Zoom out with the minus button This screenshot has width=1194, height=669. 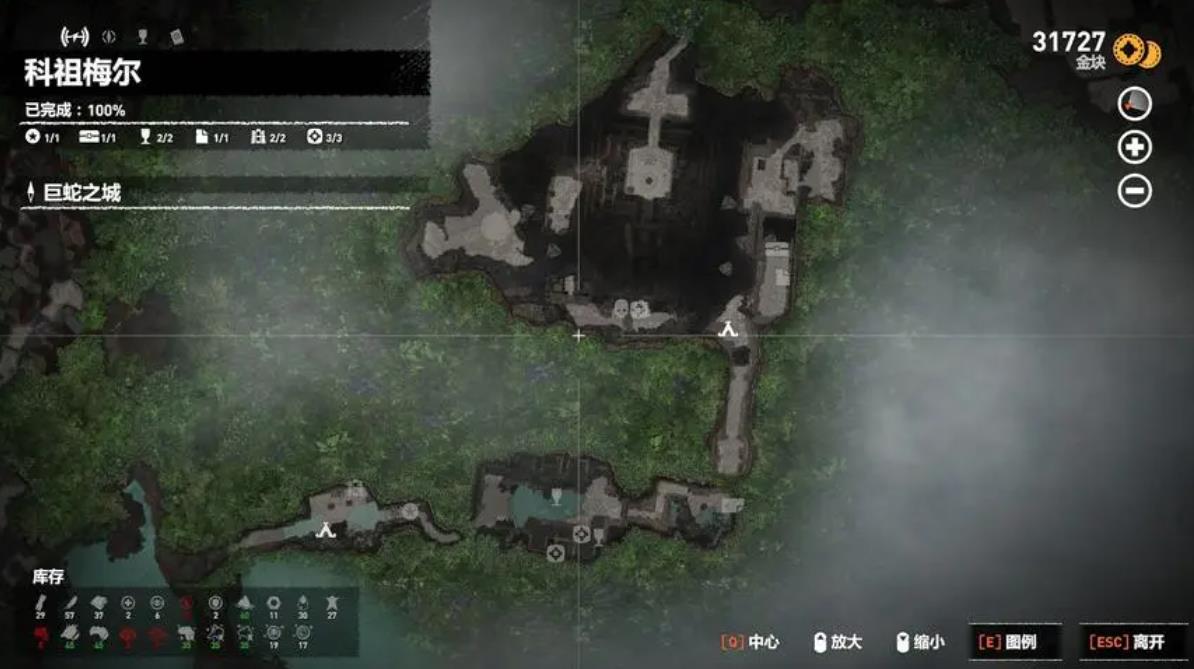(x=1134, y=191)
